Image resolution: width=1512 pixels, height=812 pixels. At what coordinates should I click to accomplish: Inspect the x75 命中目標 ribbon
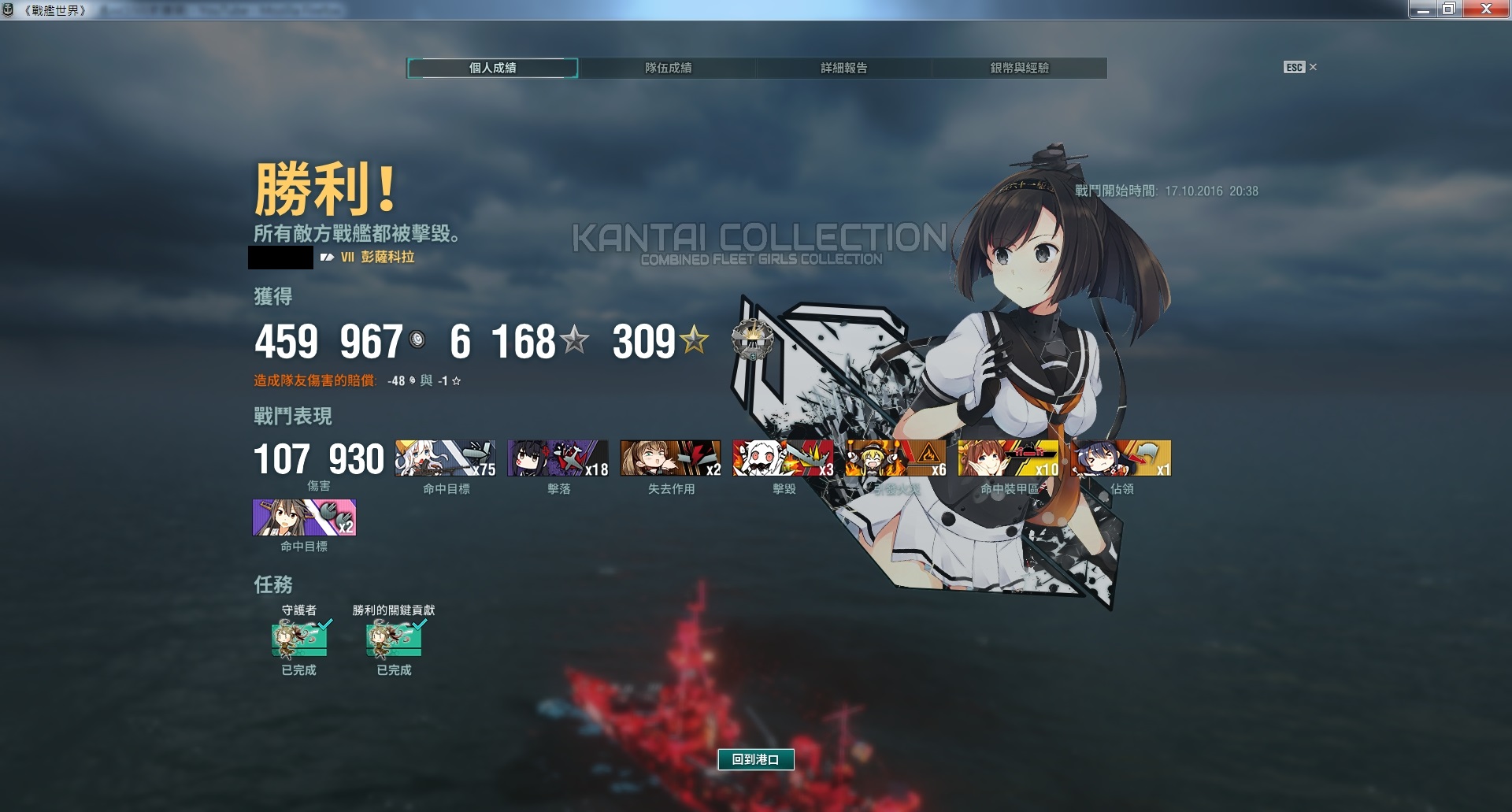click(x=445, y=458)
